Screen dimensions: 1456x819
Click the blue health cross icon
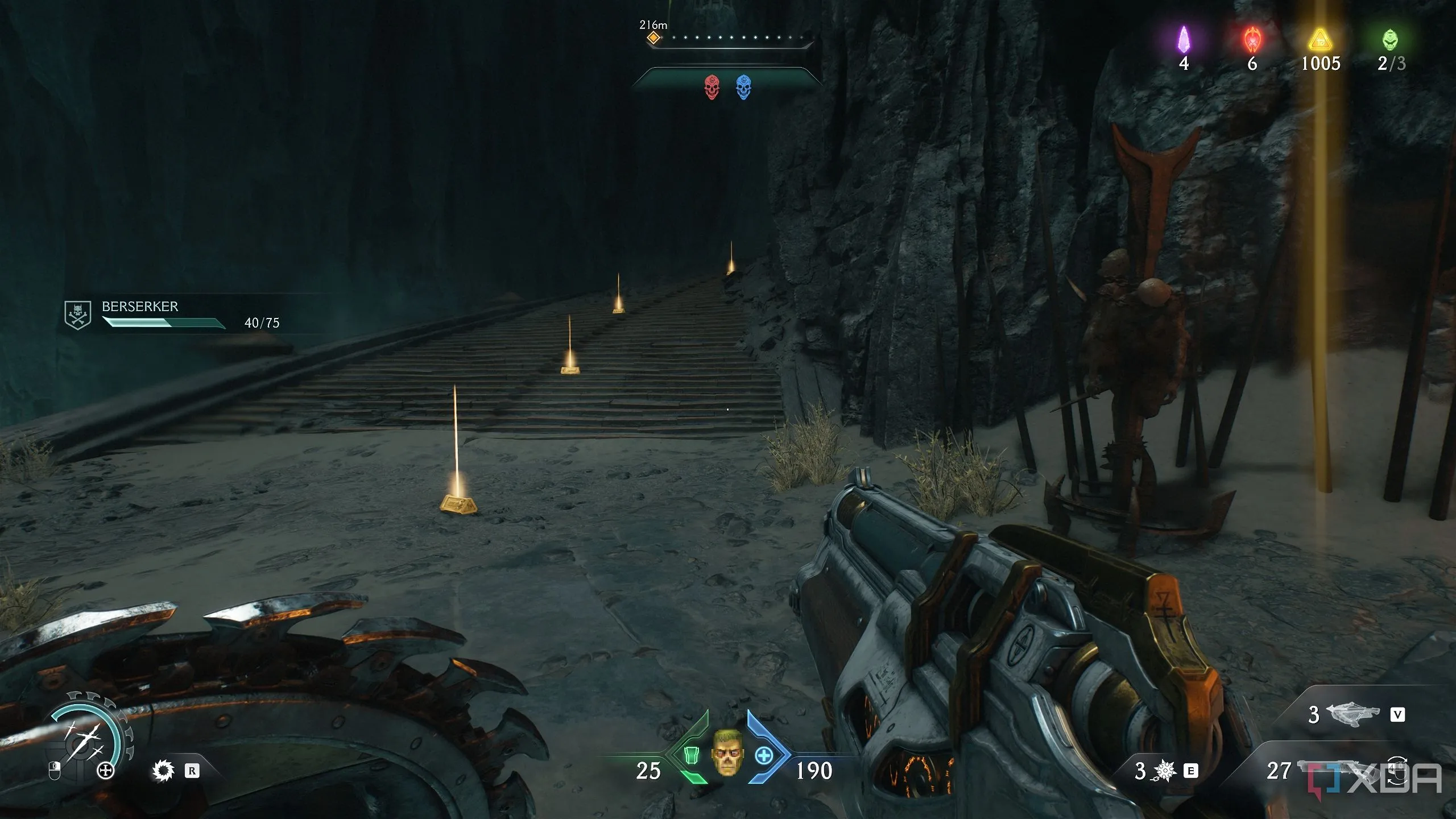click(764, 755)
